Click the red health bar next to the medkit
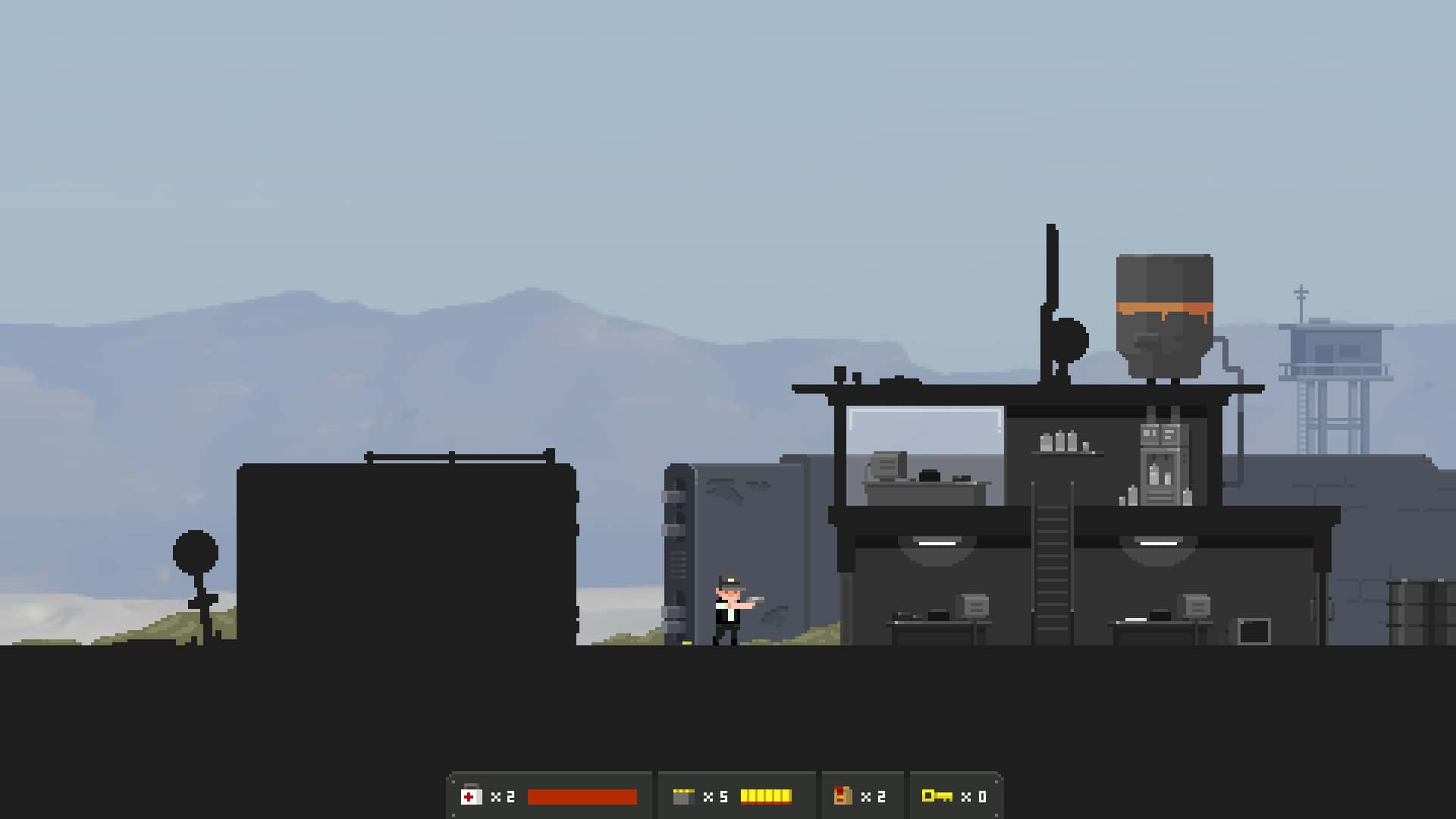This screenshot has width=1456, height=819. [582, 795]
